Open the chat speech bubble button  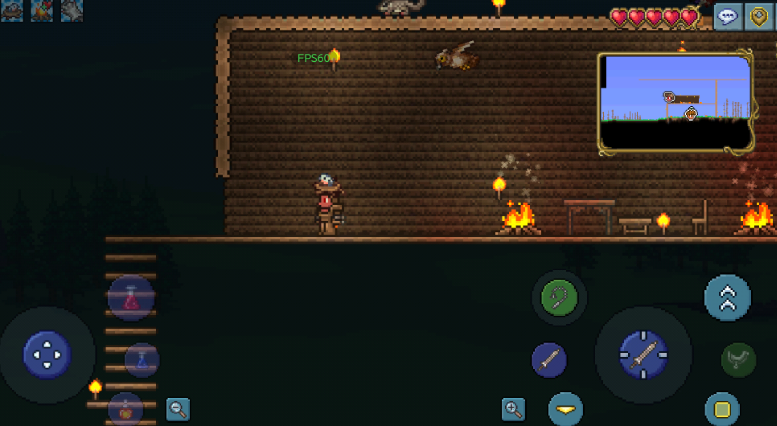pos(727,17)
